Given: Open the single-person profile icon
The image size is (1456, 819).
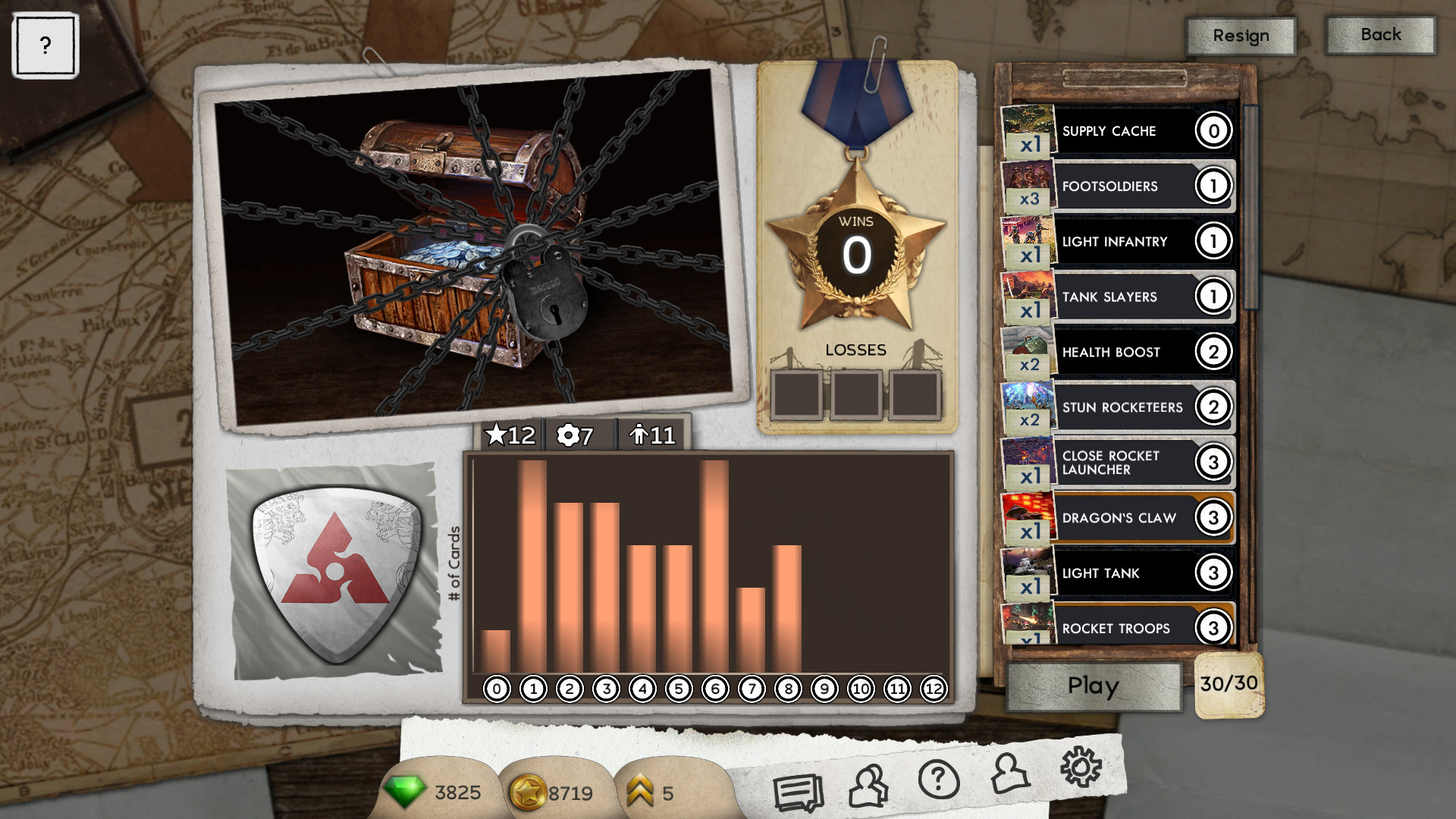Looking at the screenshot, I should point(1009,774).
